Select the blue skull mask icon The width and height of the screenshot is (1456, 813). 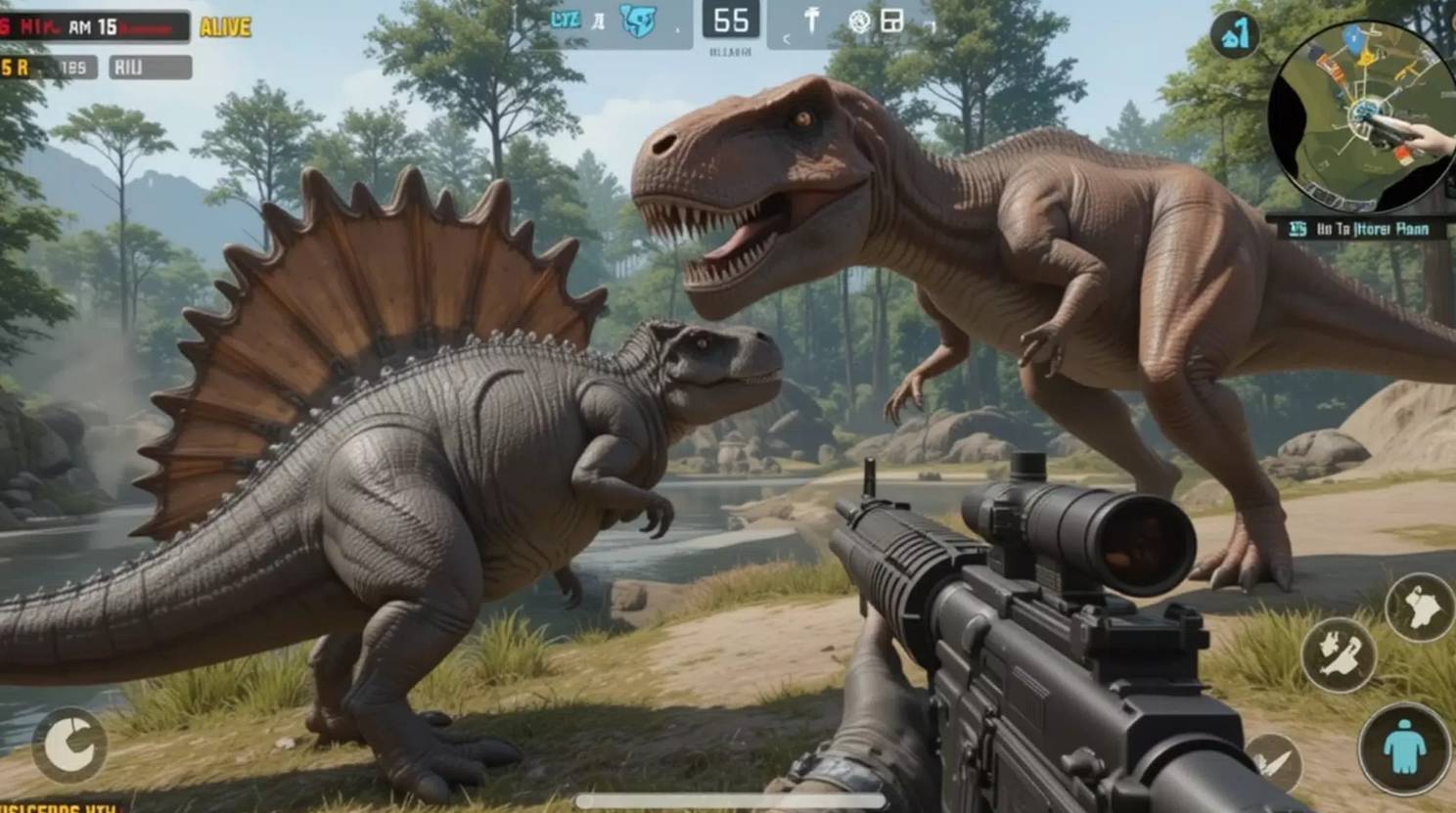click(638, 22)
